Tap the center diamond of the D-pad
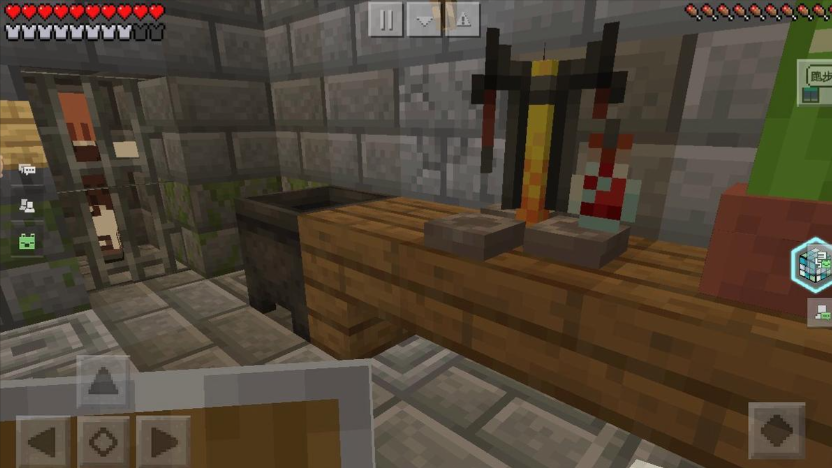Viewport: 832px width, 468px height. coord(103,441)
